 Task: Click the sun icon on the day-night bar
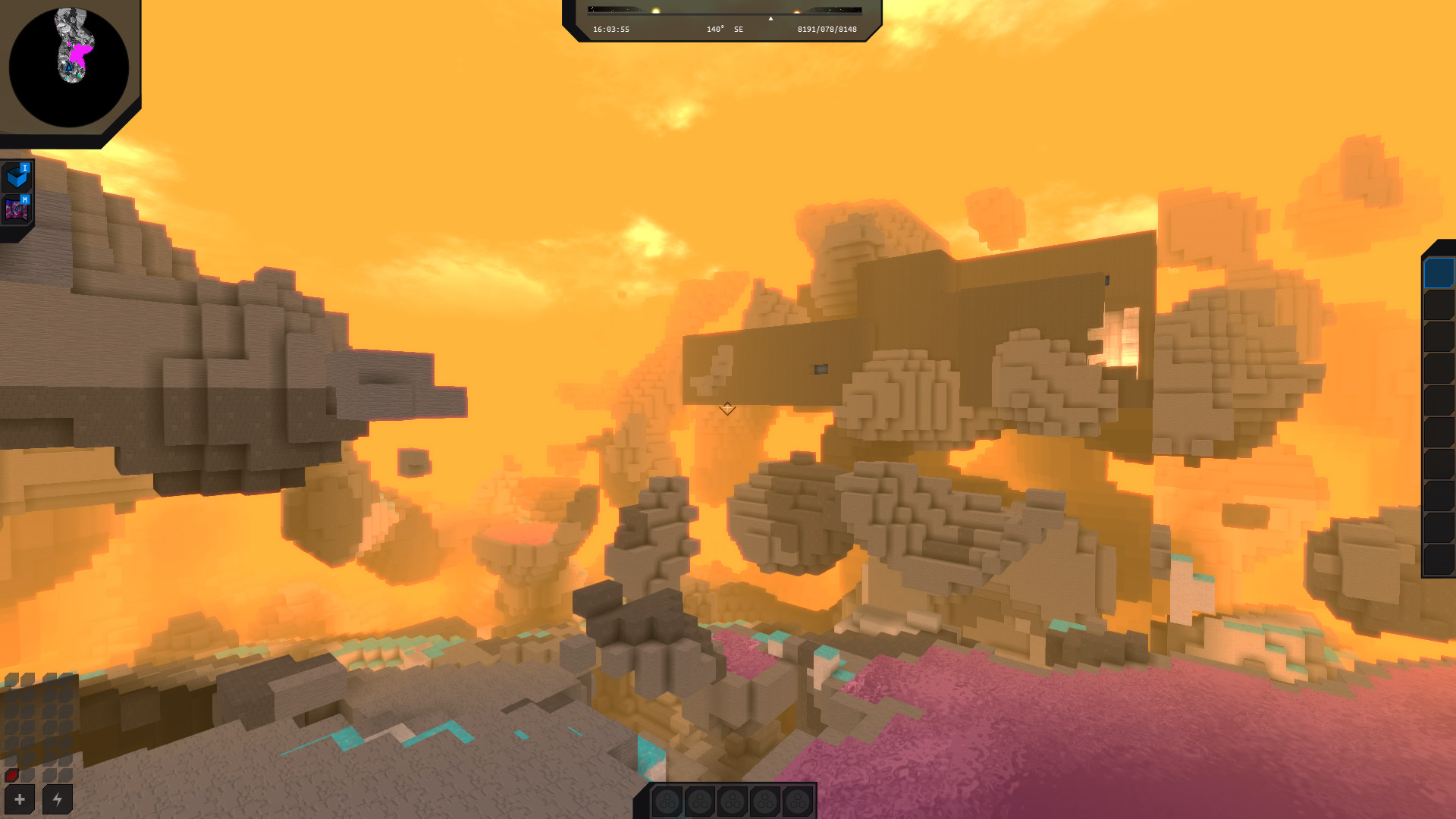click(x=655, y=11)
